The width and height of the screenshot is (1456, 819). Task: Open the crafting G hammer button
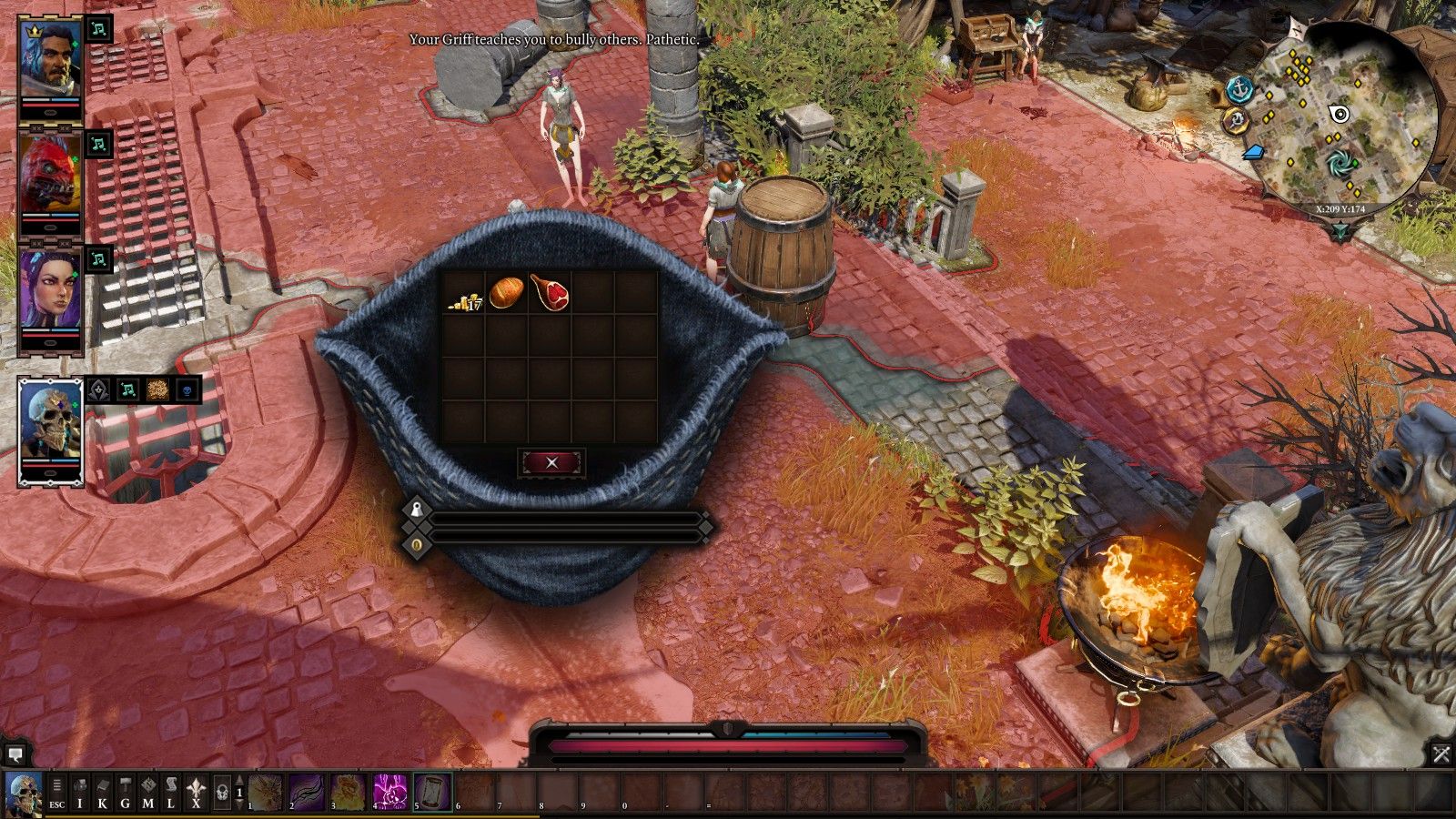tap(126, 793)
